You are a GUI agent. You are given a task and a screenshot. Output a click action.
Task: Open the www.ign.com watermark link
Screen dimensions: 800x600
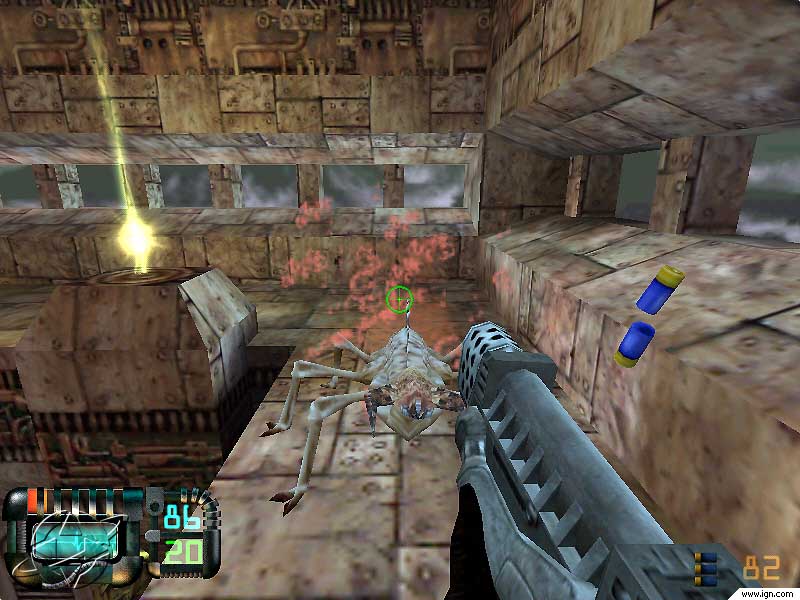click(770, 593)
